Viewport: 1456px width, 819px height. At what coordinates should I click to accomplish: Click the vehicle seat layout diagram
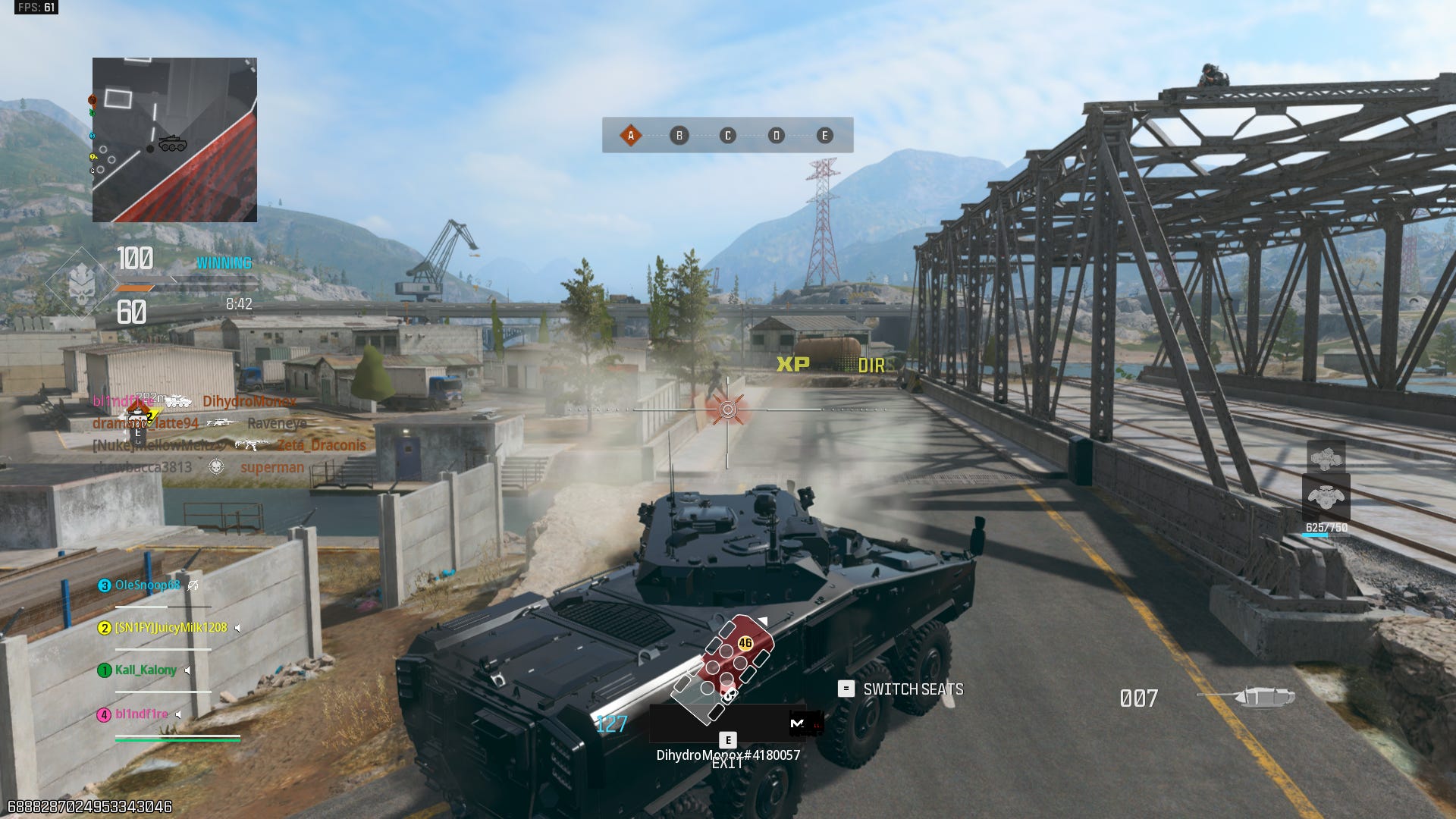pos(723,669)
